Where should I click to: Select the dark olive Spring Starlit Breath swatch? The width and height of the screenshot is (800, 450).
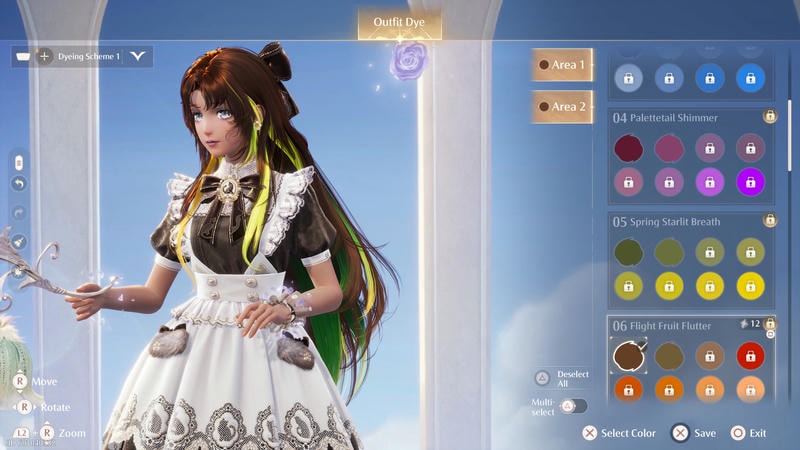click(x=628, y=251)
